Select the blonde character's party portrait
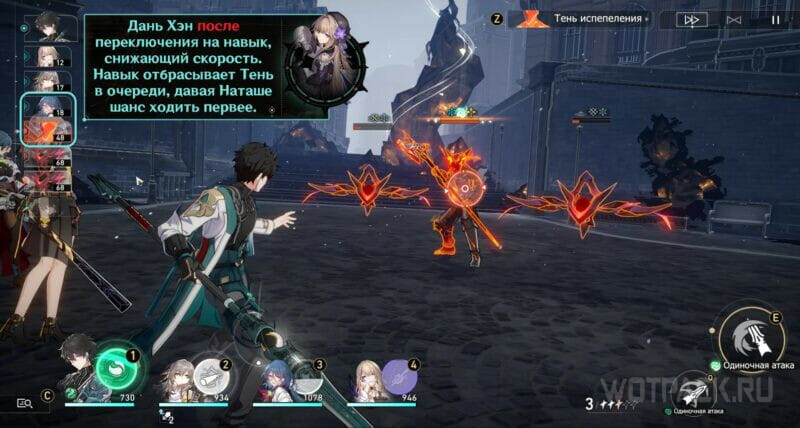 pos(365,378)
